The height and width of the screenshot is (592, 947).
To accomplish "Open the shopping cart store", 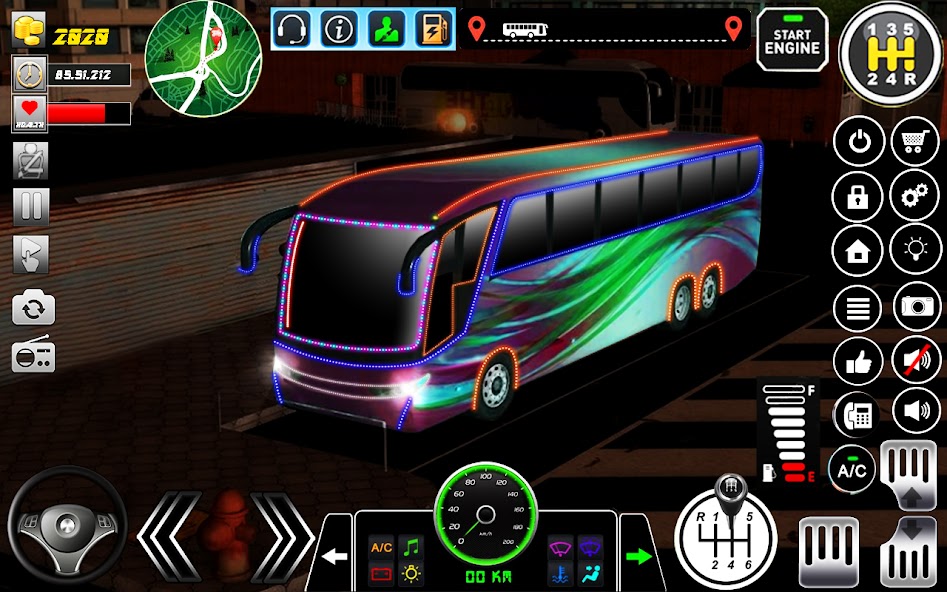I will 913,142.
